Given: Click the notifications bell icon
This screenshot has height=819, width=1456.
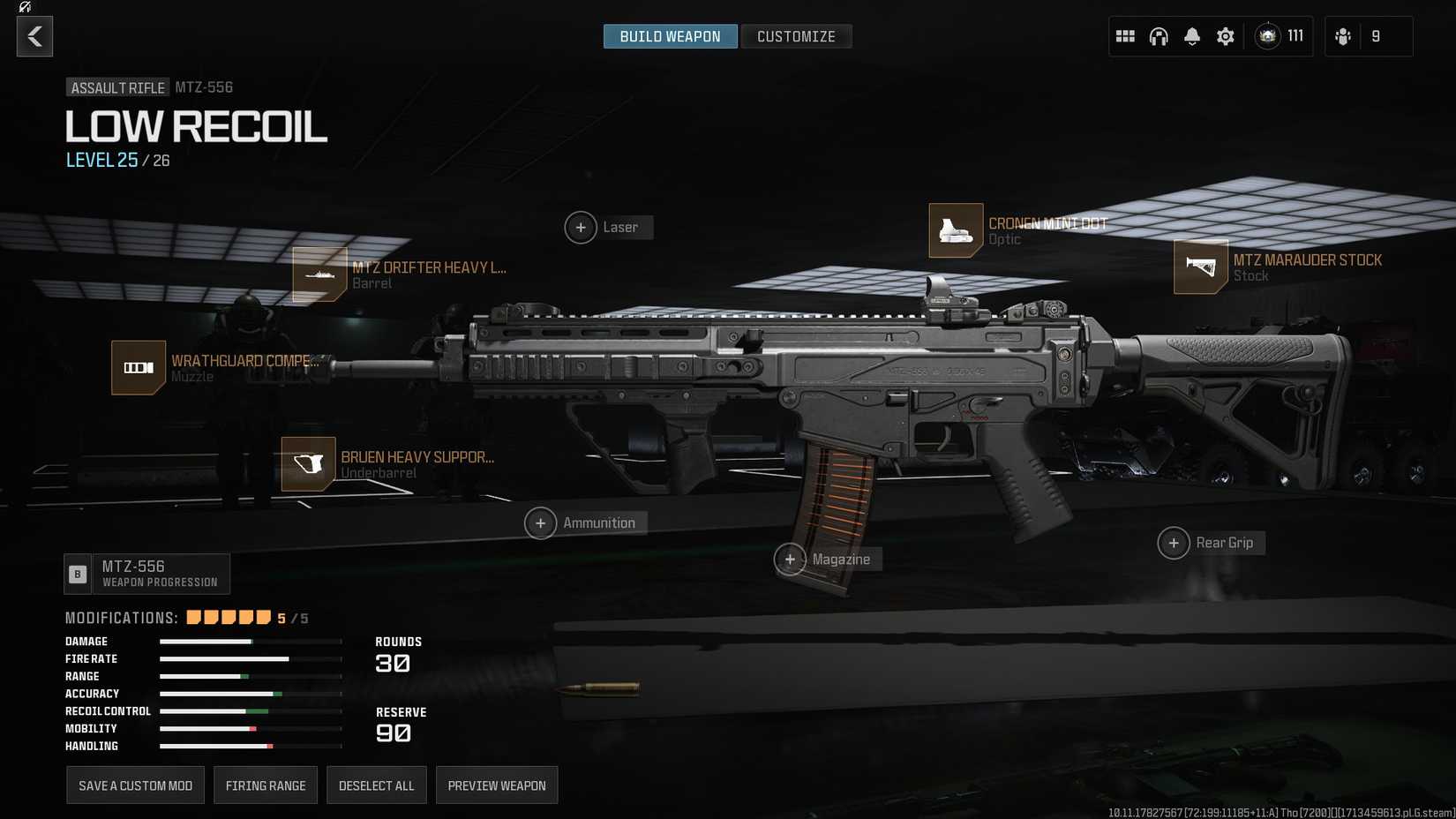Looking at the screenshot, I should [x=1192, y=36].
